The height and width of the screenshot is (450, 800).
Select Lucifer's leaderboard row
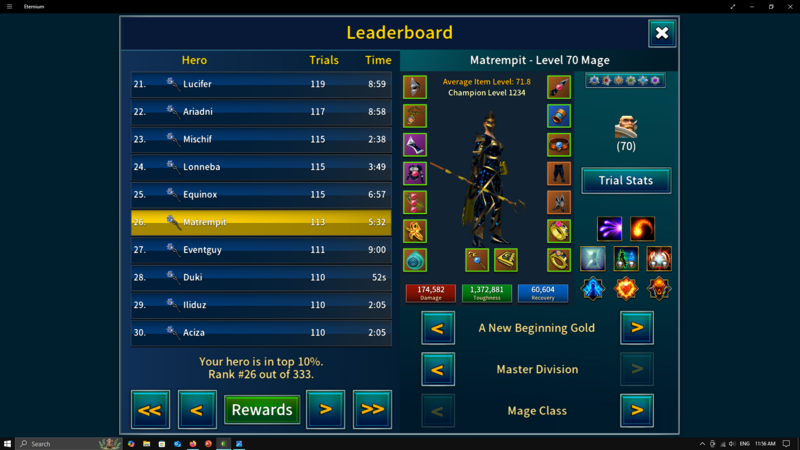pos(261,84)
